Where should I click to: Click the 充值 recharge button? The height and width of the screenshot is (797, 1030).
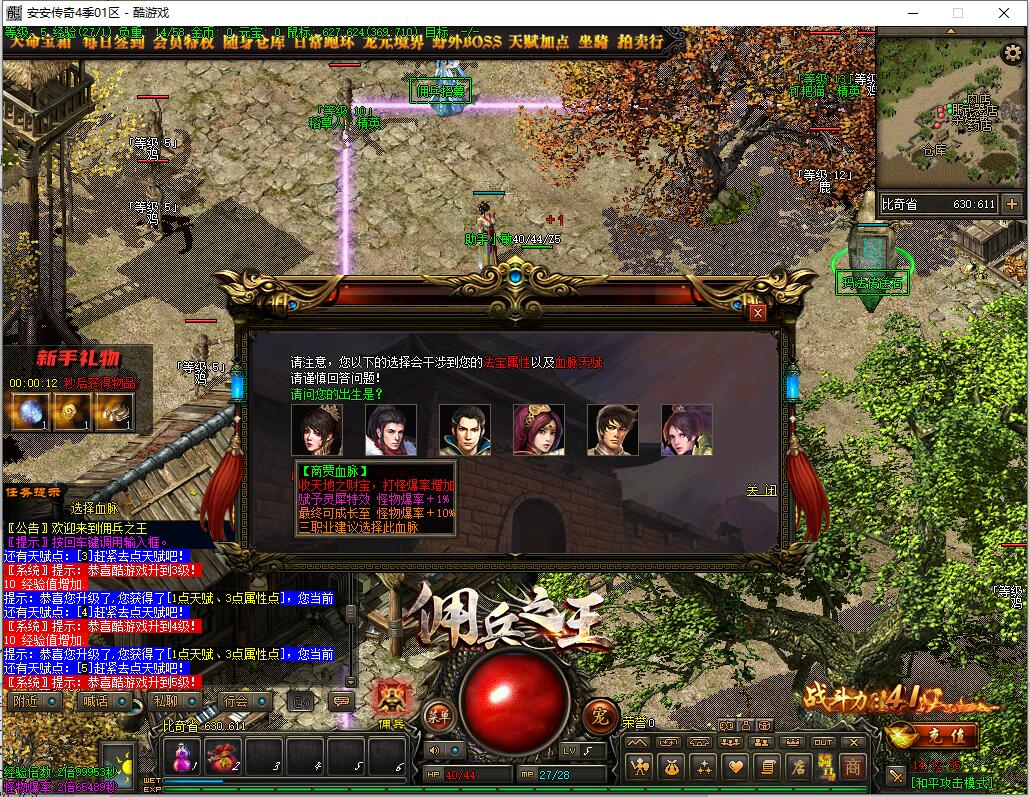coord(931,736)
